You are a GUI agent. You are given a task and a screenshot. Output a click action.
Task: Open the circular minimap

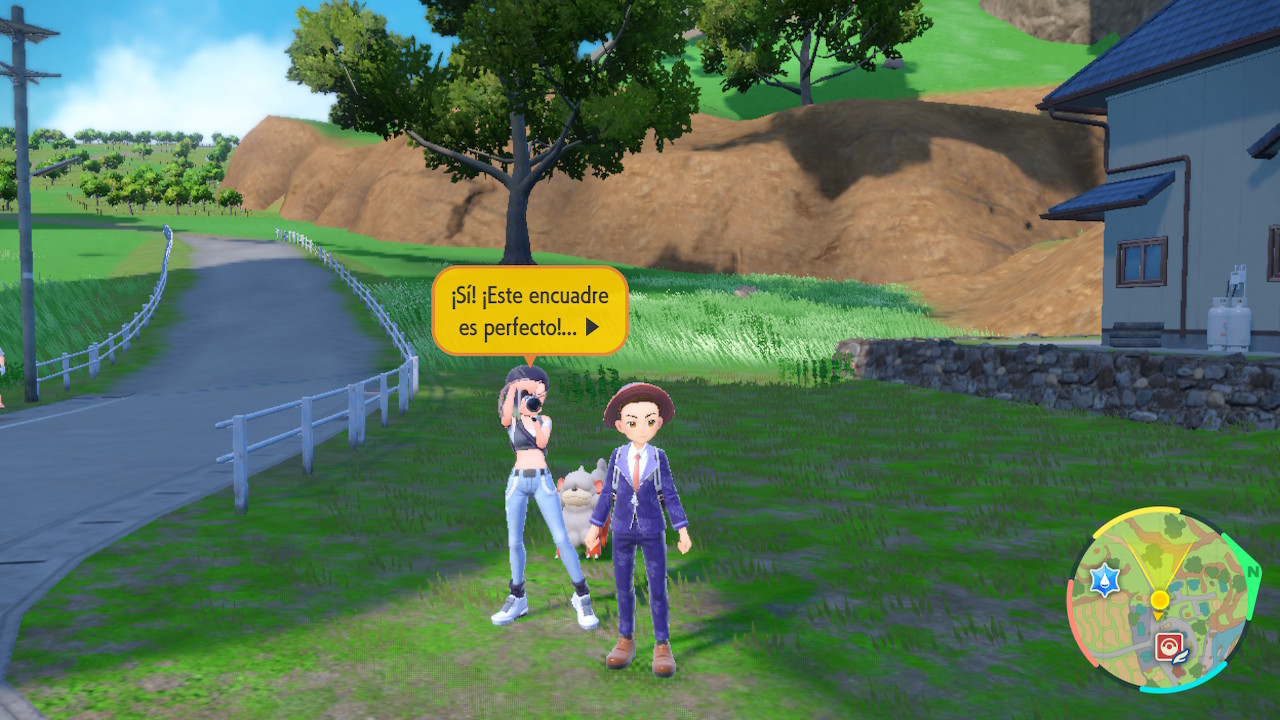click(1159, 600)
